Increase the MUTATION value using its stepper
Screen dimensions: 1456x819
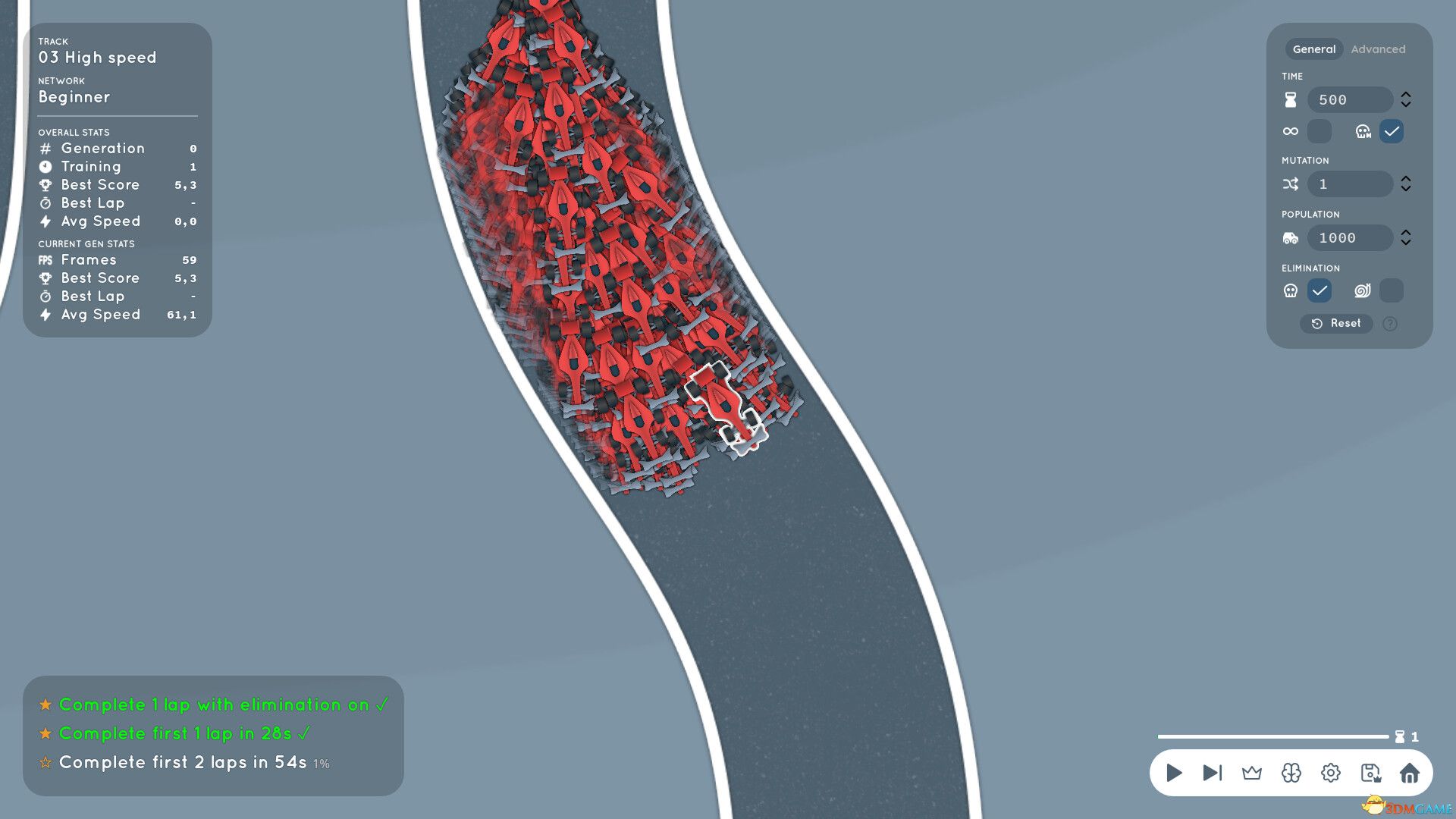pyautogui.click(x=1407, y=179)
